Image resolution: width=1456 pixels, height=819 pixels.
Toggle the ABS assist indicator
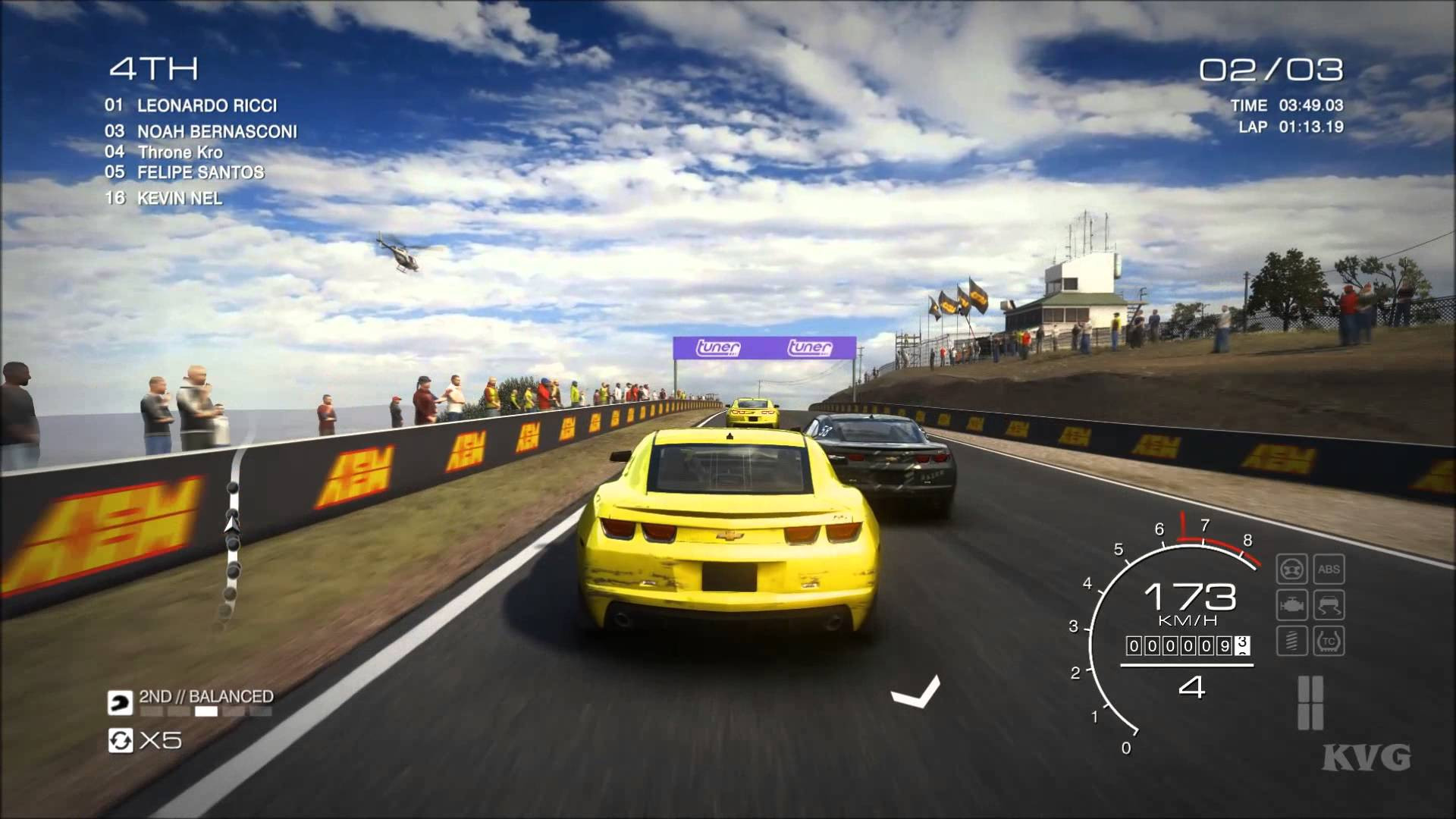[1329, 569]
